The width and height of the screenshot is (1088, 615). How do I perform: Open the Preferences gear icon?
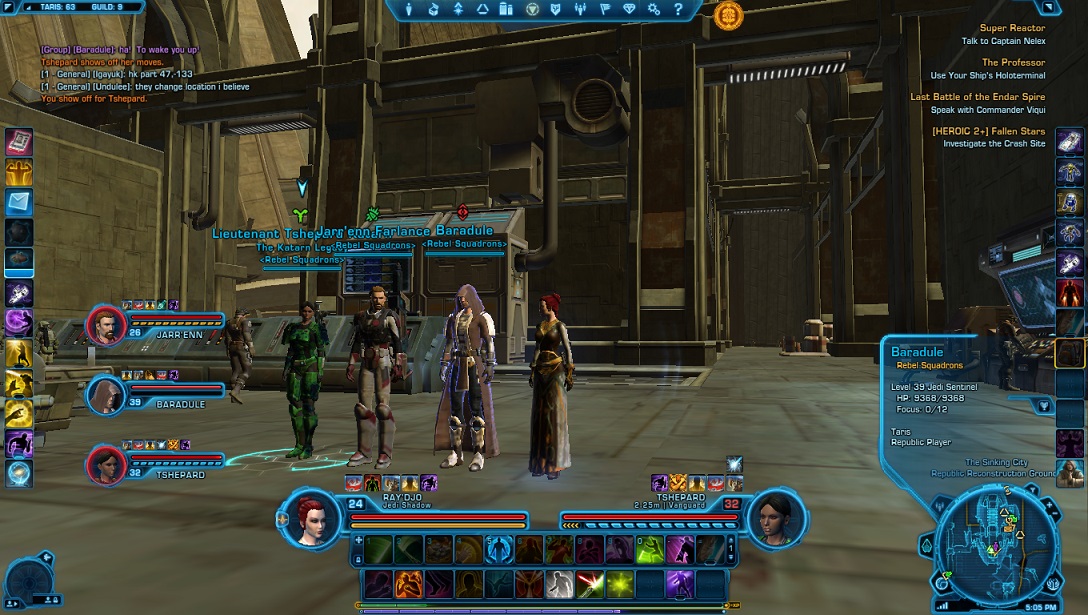tap(654, 9)
